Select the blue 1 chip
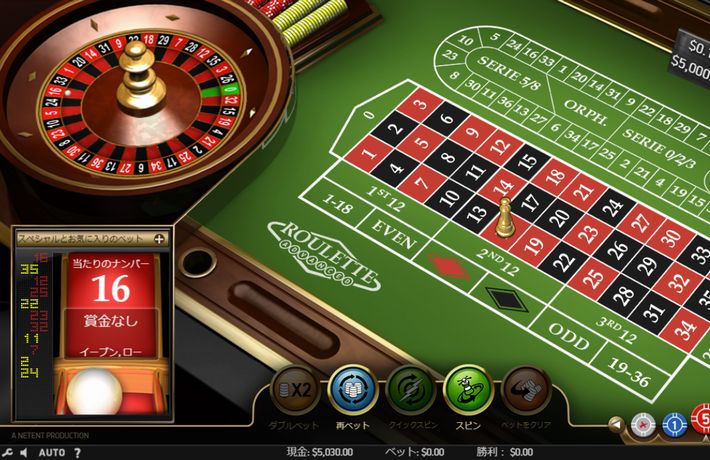The image size is (710, 460). [x=673, y=424]
